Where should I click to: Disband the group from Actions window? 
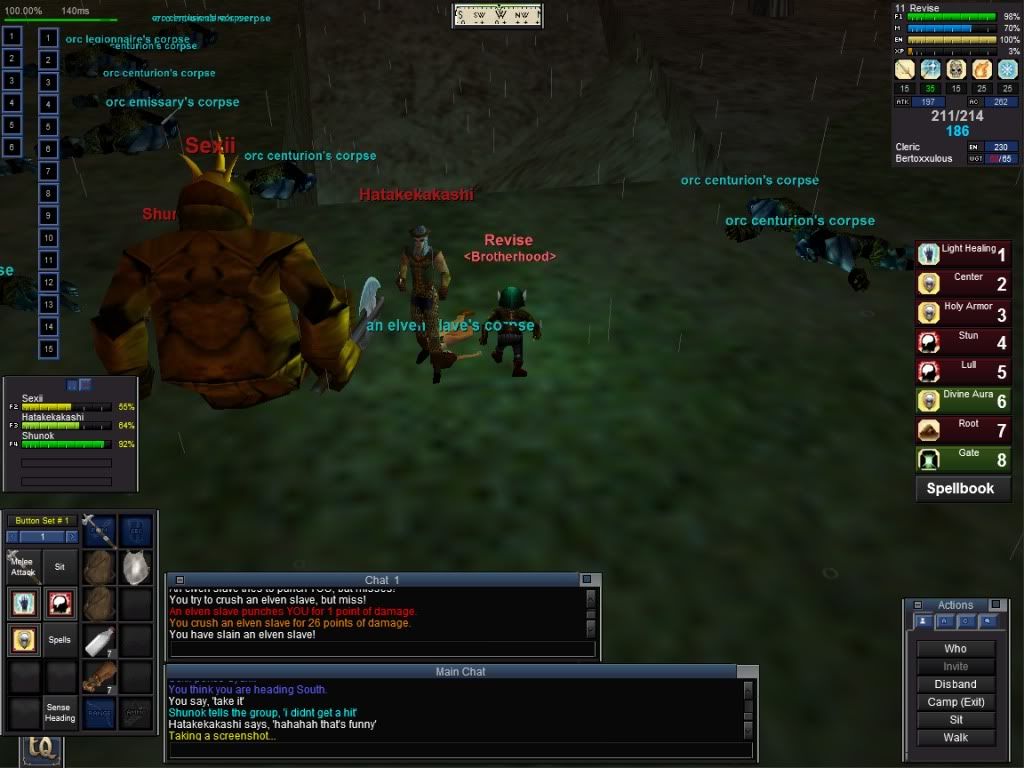pyautogui.click(x=955, y=684)
